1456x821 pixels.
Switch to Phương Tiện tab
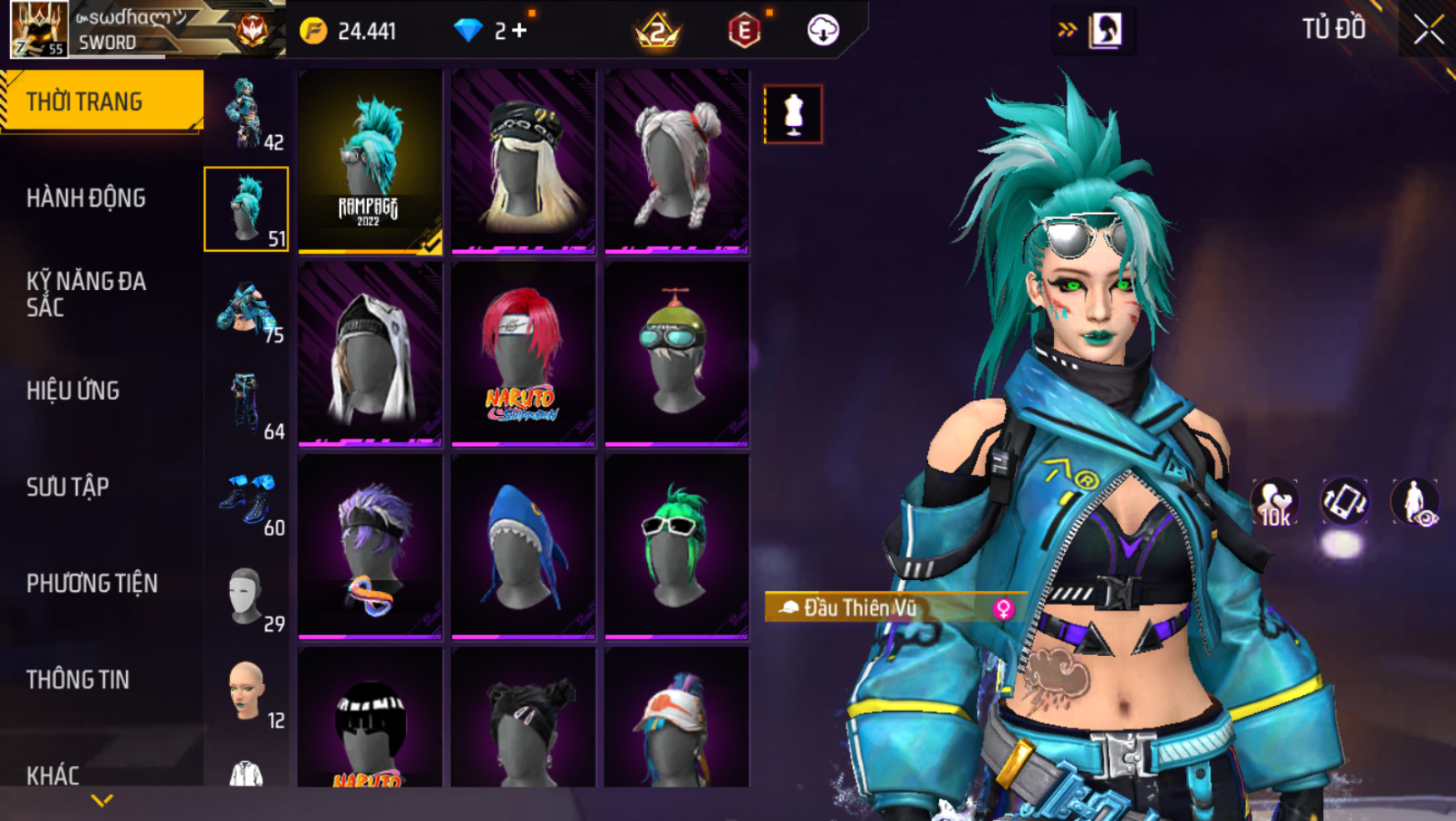point(92,583)
